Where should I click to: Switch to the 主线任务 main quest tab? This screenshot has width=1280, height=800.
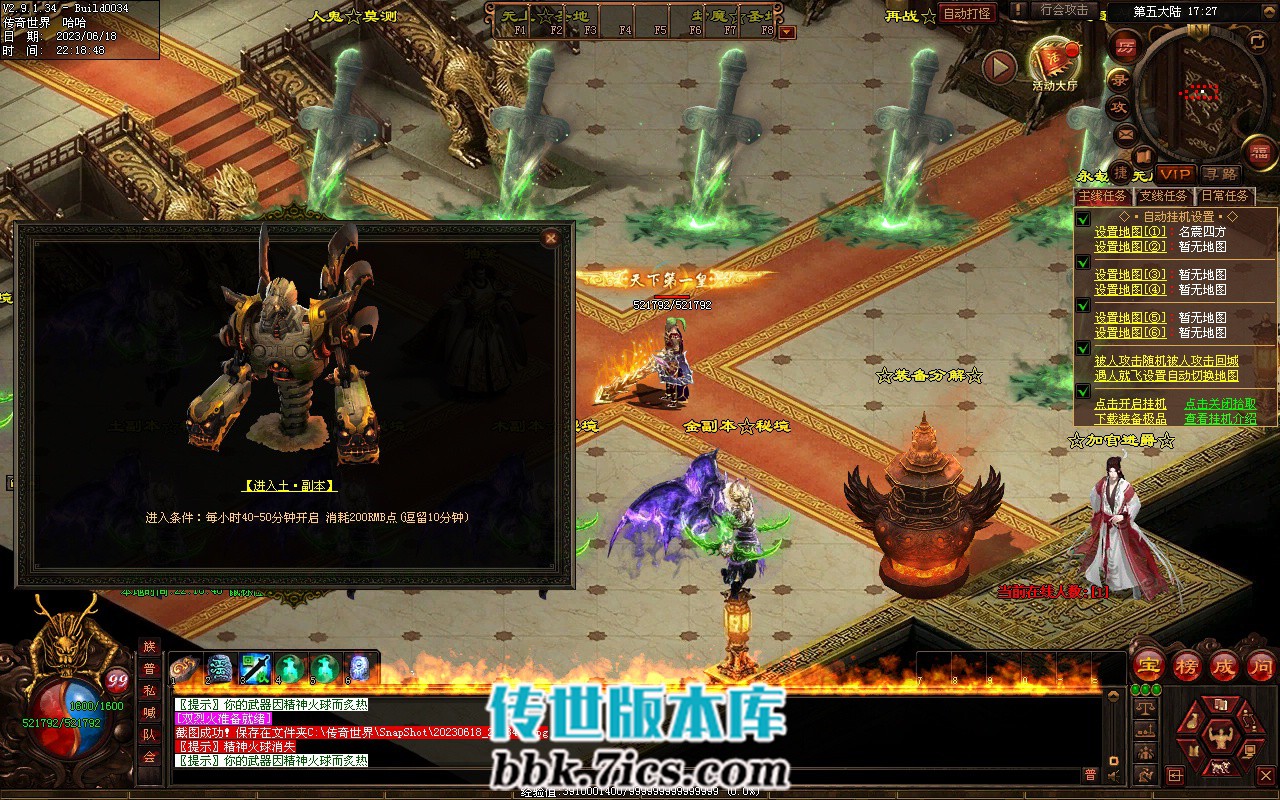click(x=1101, y=196)
